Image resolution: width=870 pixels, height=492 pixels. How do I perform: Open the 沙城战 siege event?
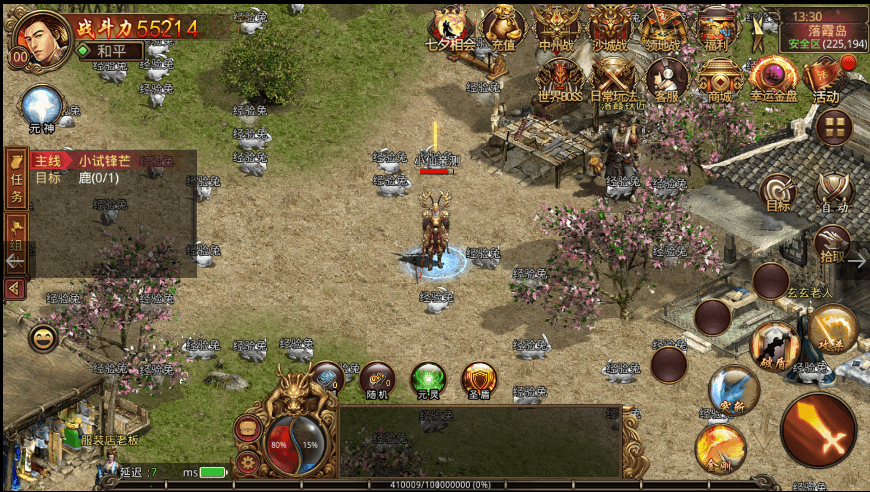(609, 26)
